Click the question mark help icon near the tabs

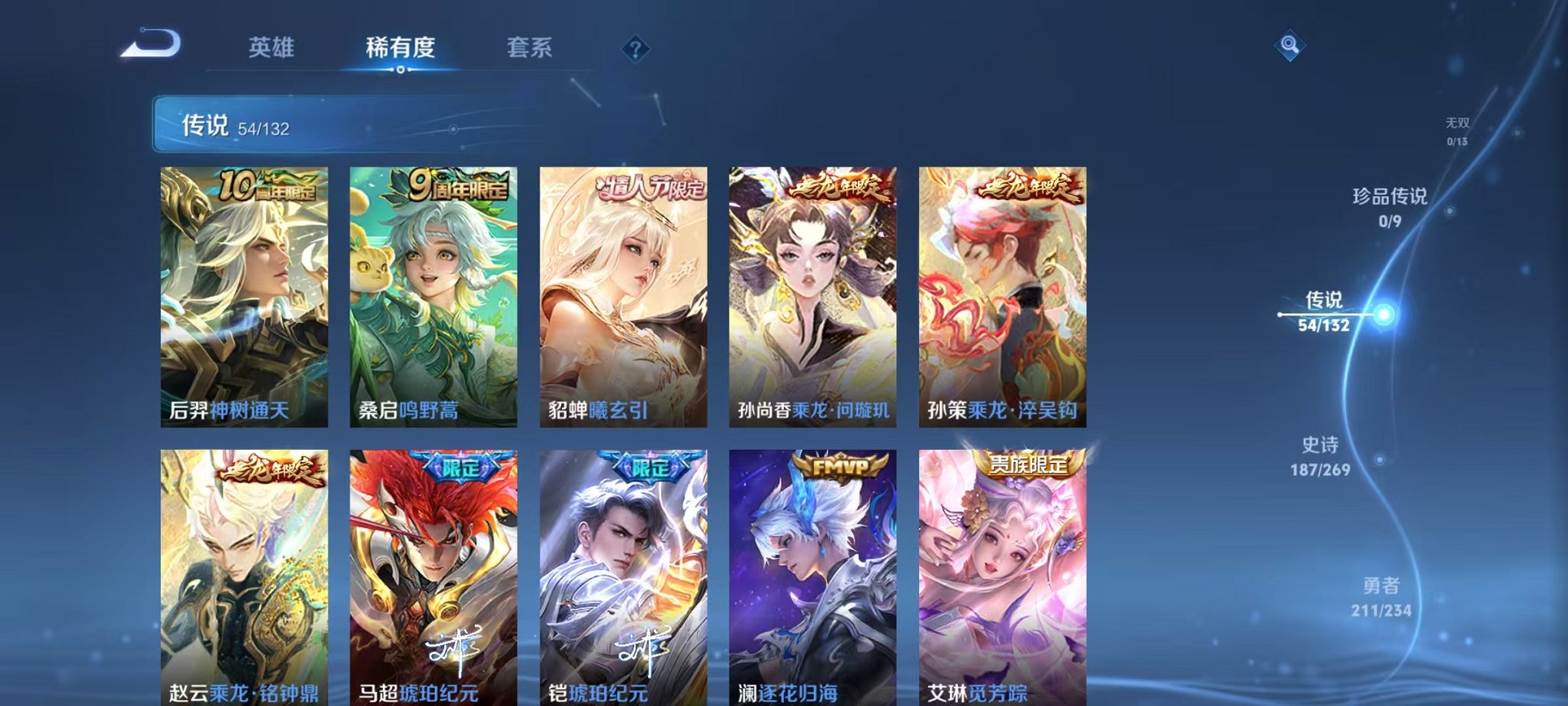pos(633,49)
